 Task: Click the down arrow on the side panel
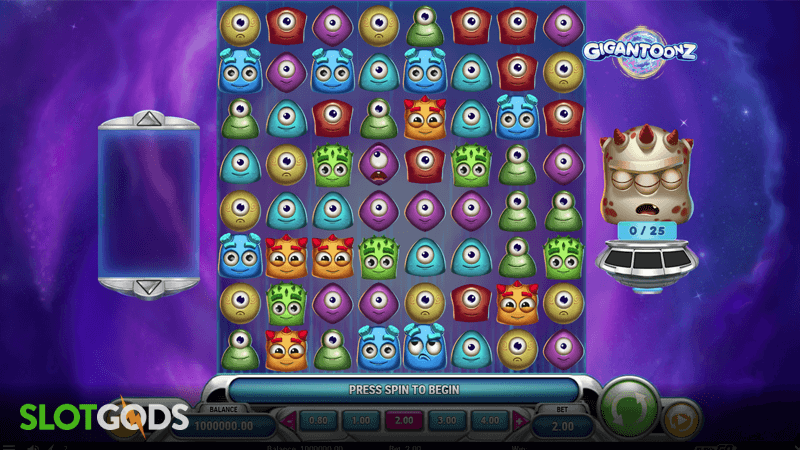[x=147, y=287]
